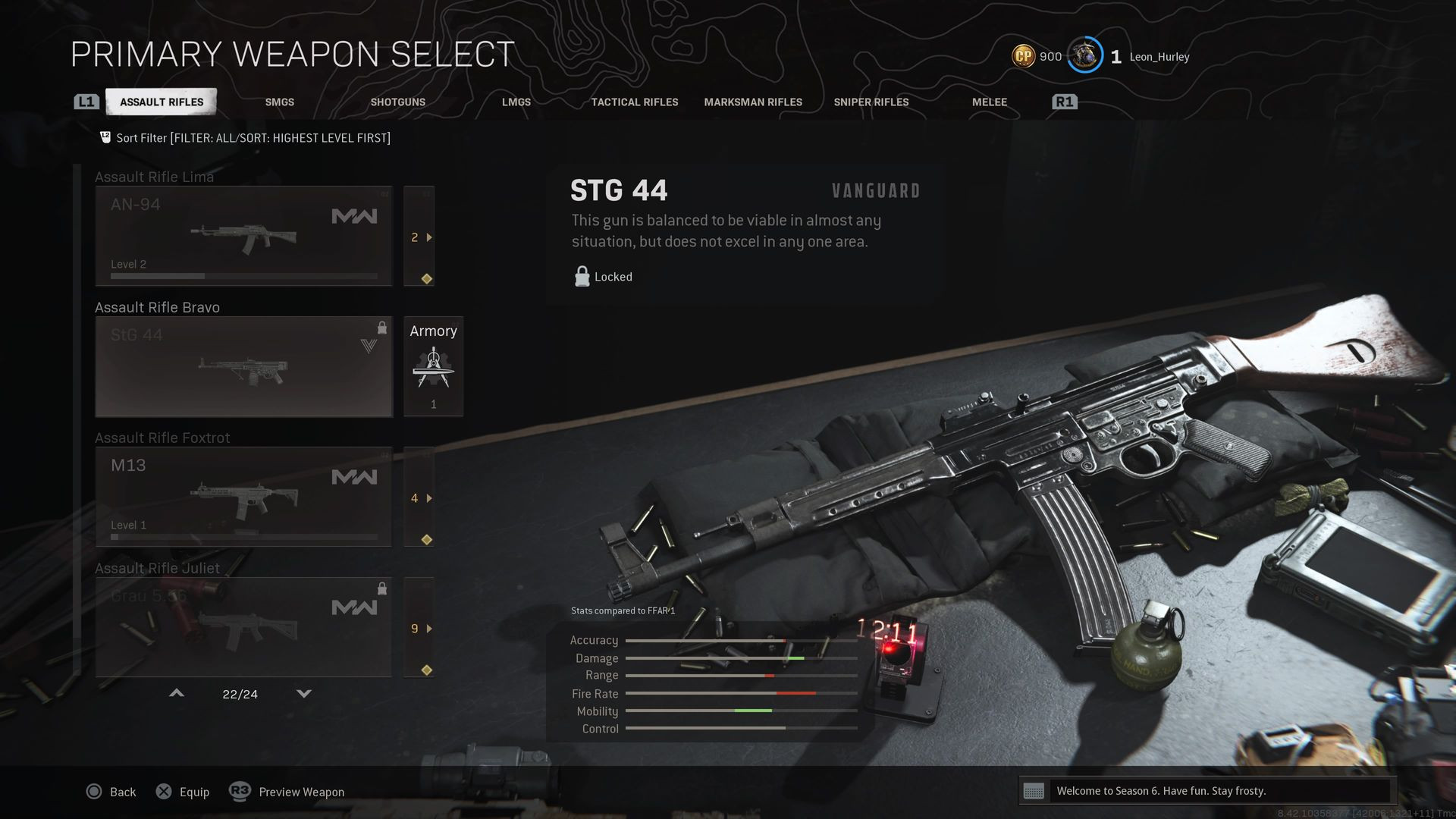Choose the locked StG 44 card
Image resolution: width=1456 pixels, height=819 pixels.
pos(243,366)
